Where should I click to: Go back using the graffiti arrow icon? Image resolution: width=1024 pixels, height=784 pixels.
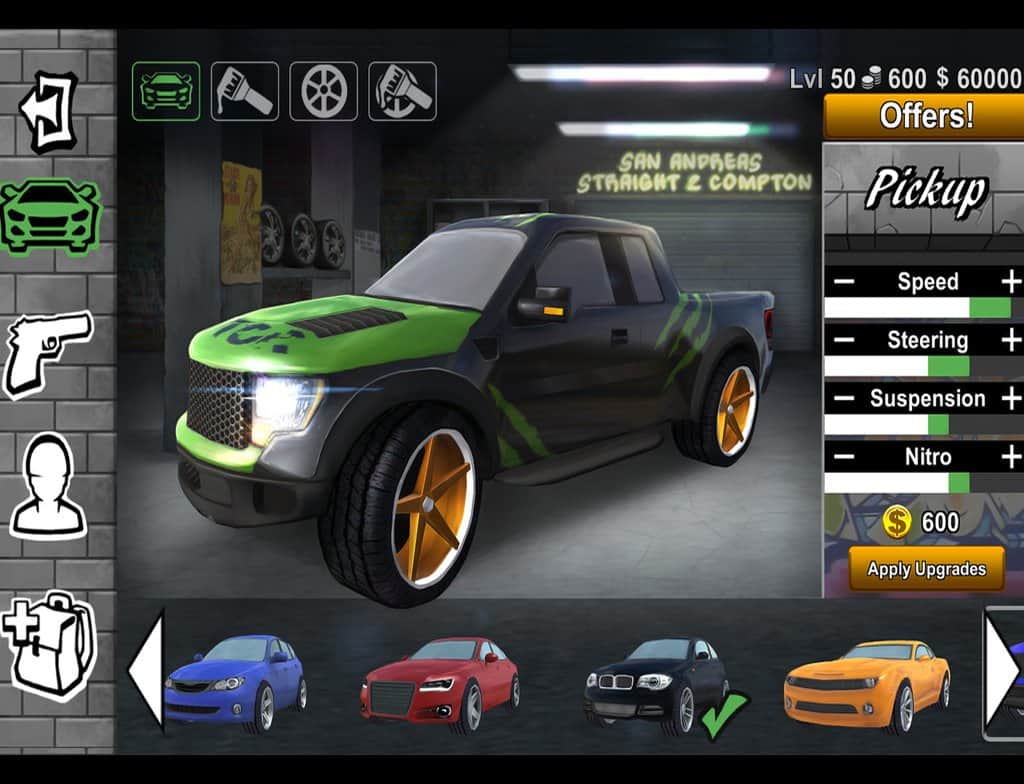49,111
